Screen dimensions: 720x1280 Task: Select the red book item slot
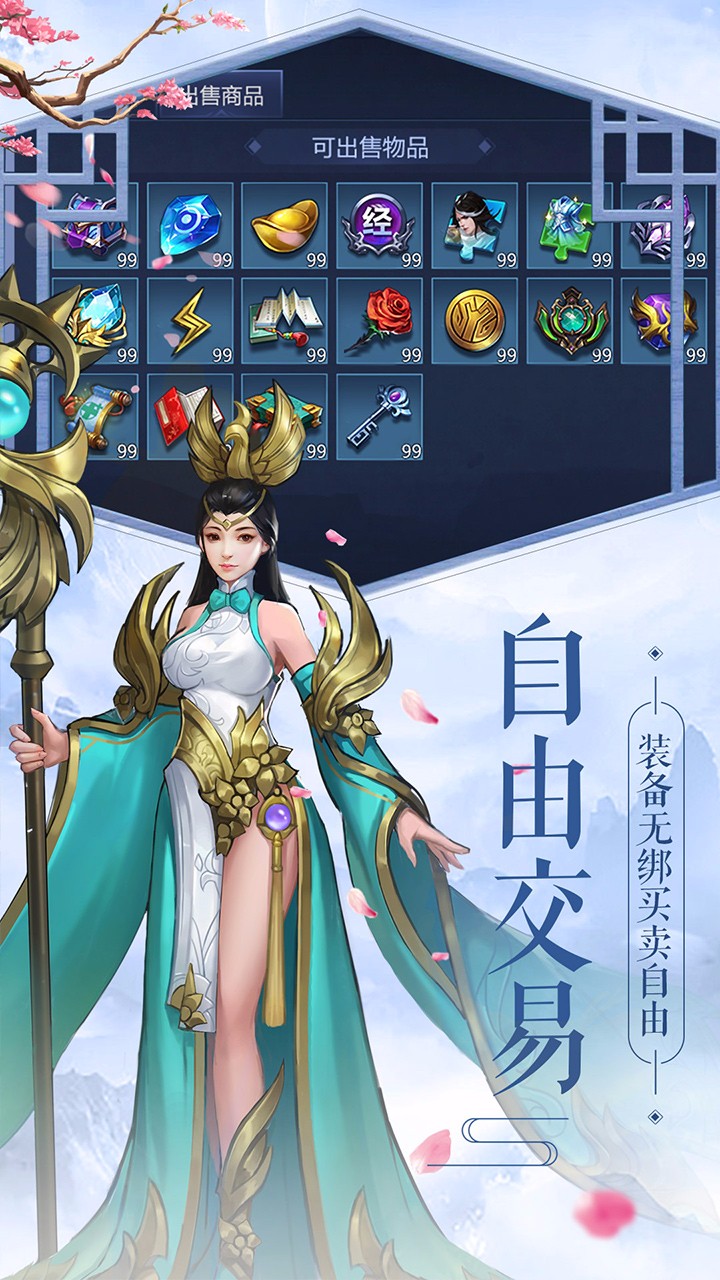pyautogui.click(x=180, y=412)
